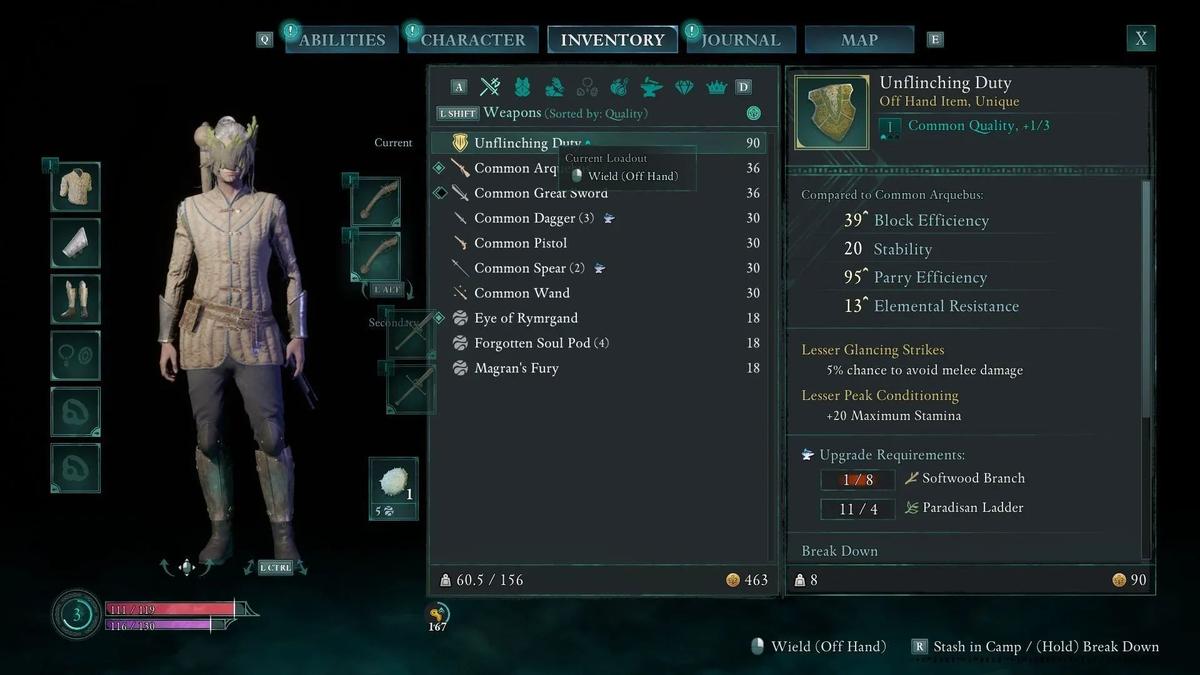Screen dimensions: 1200x675
Task: Click the white consumable quick slot
Action: click(393, 482)
